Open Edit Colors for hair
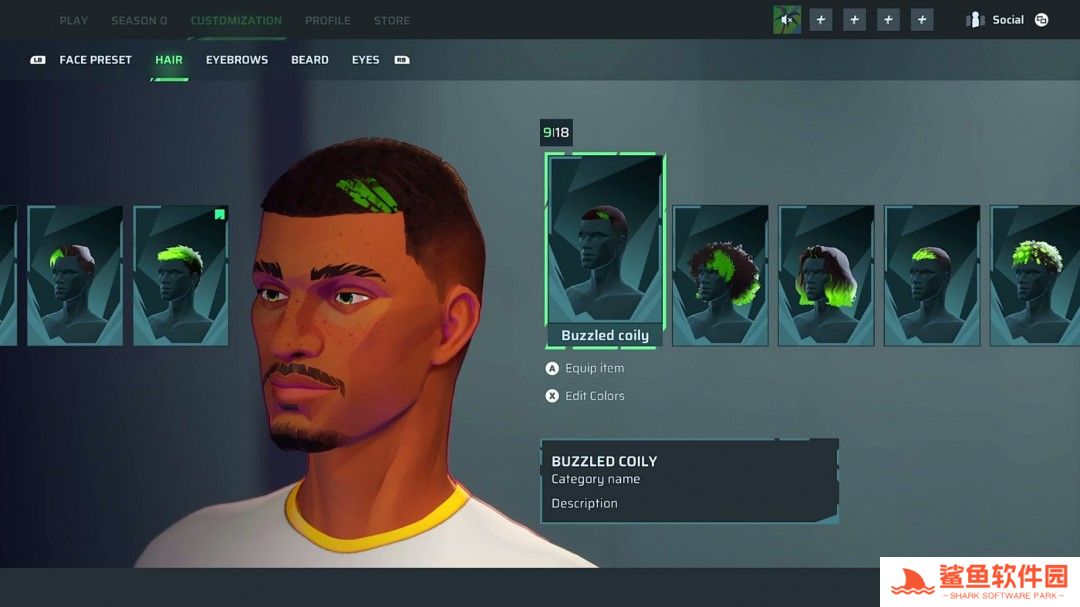Viewport: 1080px width, 607px height. coord(593,396)
